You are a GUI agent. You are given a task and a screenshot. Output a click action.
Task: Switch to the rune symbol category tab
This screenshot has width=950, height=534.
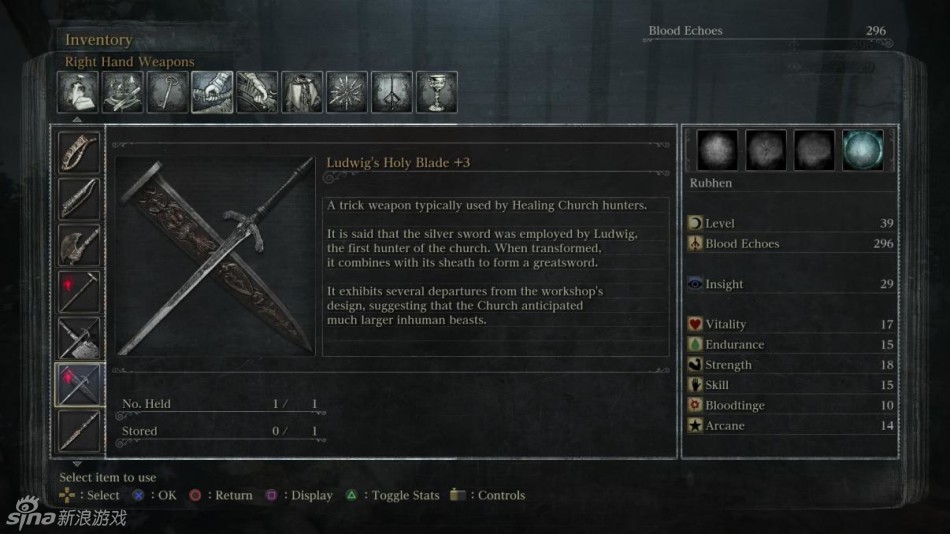point(392,92)
